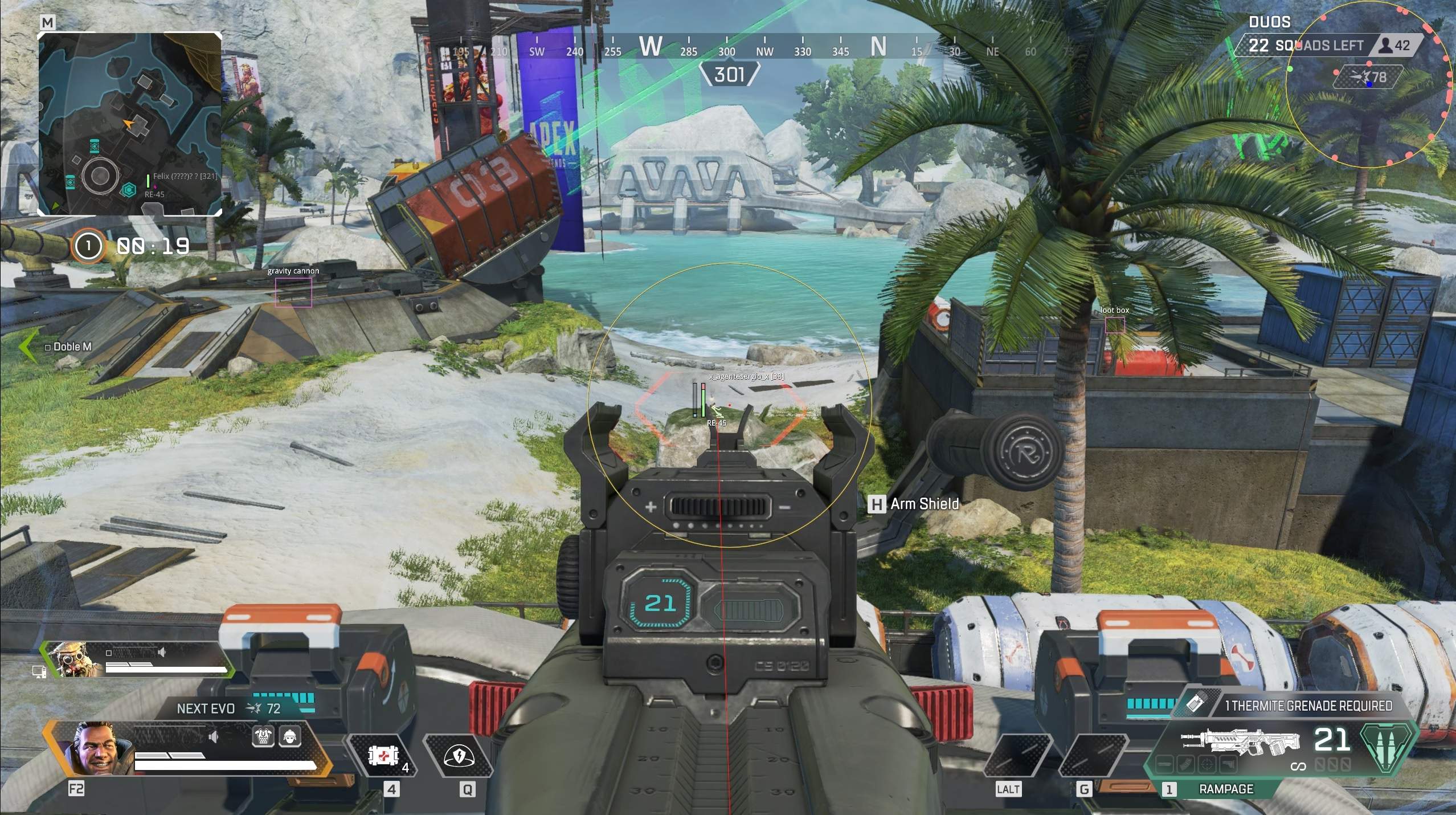This screenshot has width=1456, height=815.
Task: Select the med kit healing slot
Action: point(380,756)
